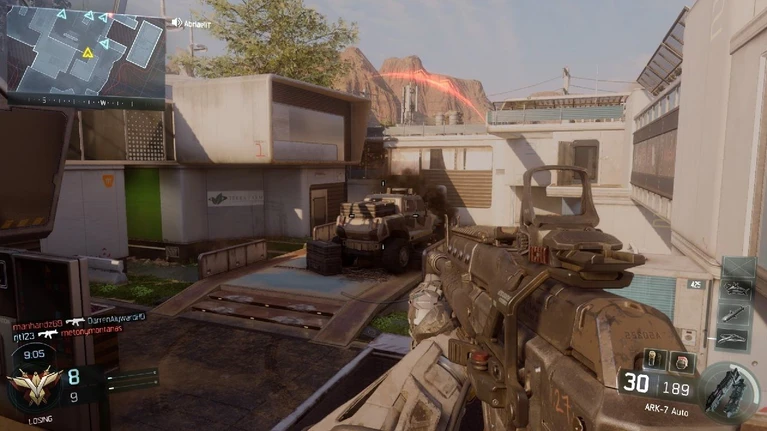Choose the top scorestreak slot

(x=737, y=270)
